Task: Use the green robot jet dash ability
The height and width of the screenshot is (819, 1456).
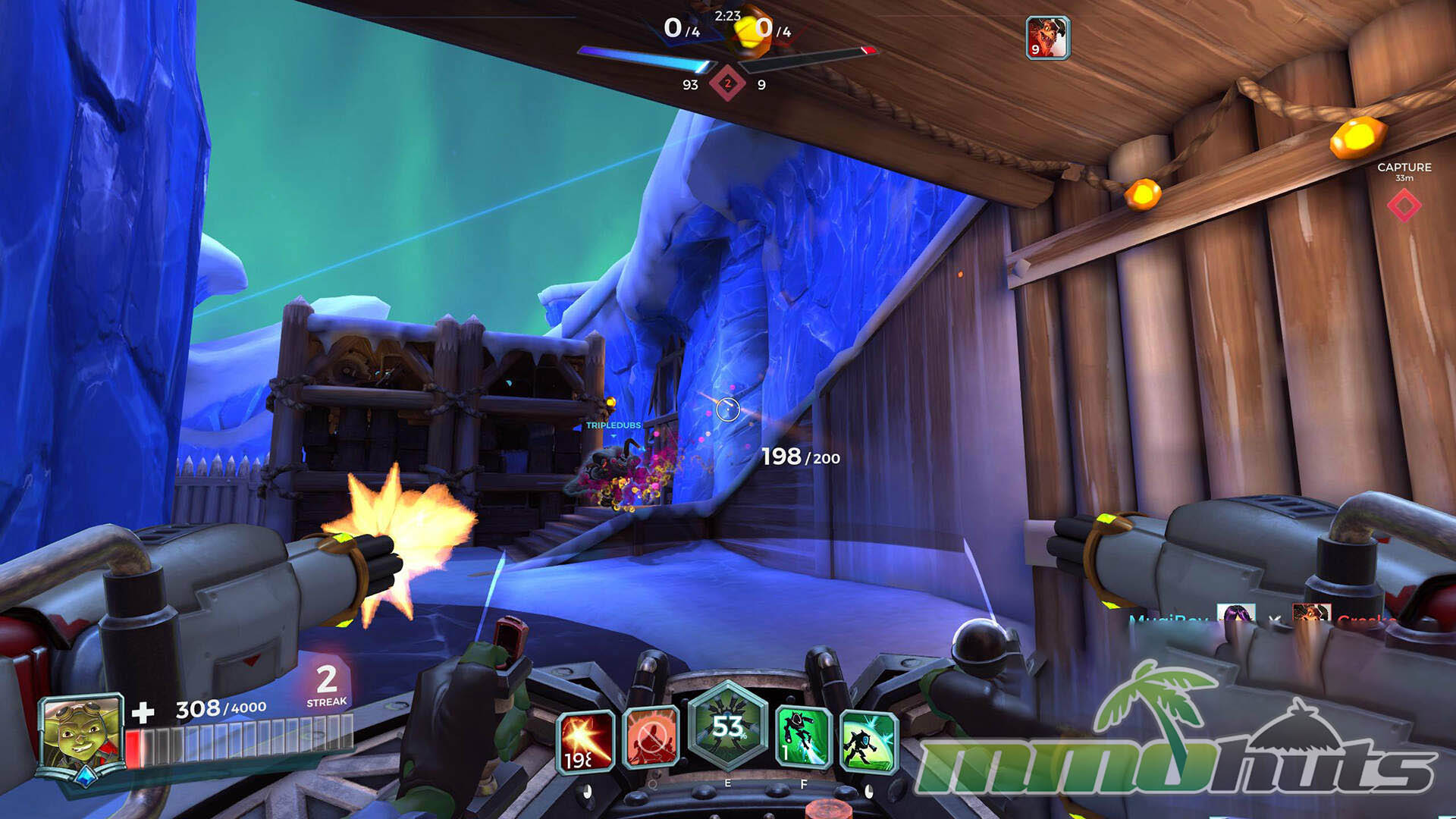Action: [804, 736]
